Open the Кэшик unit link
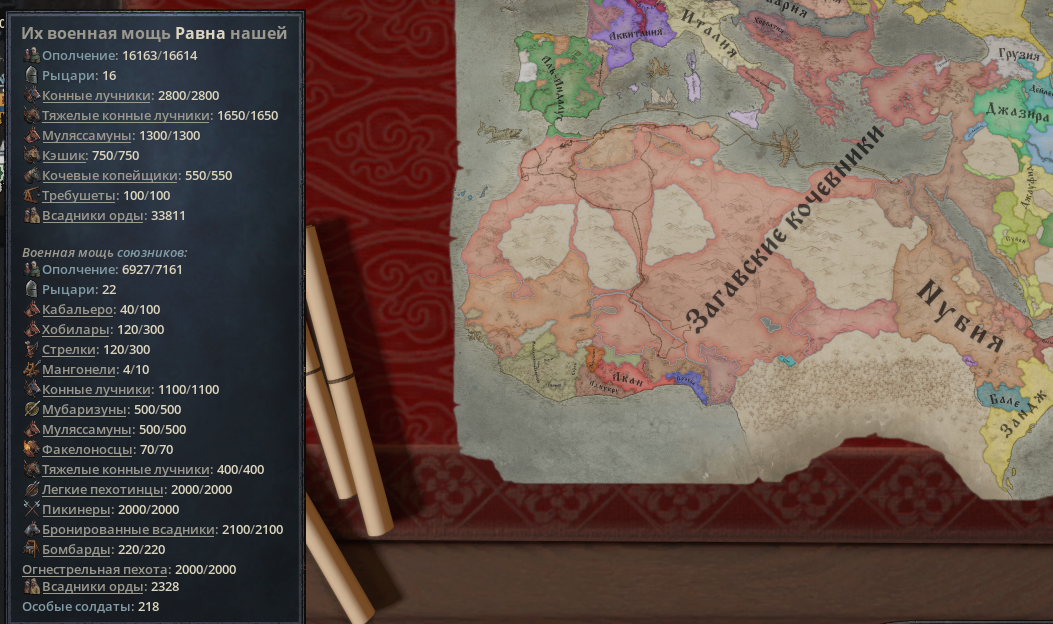This screenshot has height=624, width=1053. tap(65, 155)
